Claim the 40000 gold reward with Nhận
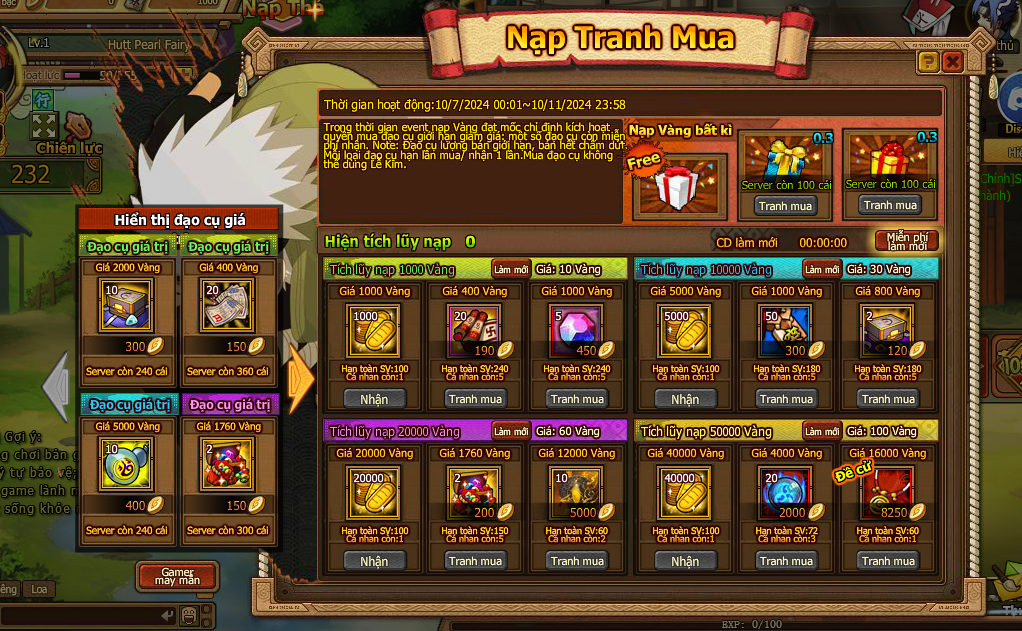Image resolution: width=1022 pixels, height=631 pixels. [685, 561]
